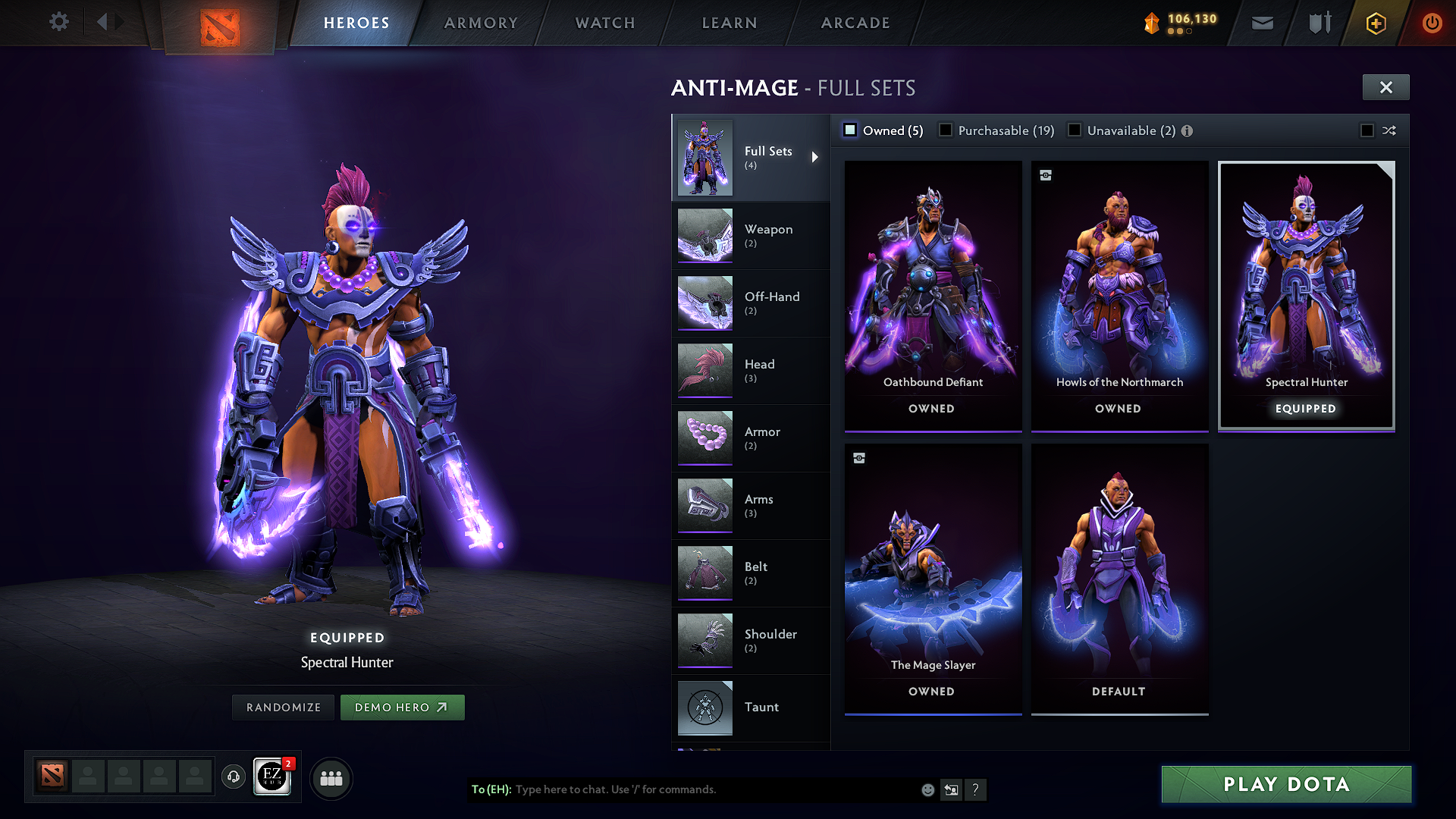
Task: Click the help question mark beside chat
Action: pos(976,789)
